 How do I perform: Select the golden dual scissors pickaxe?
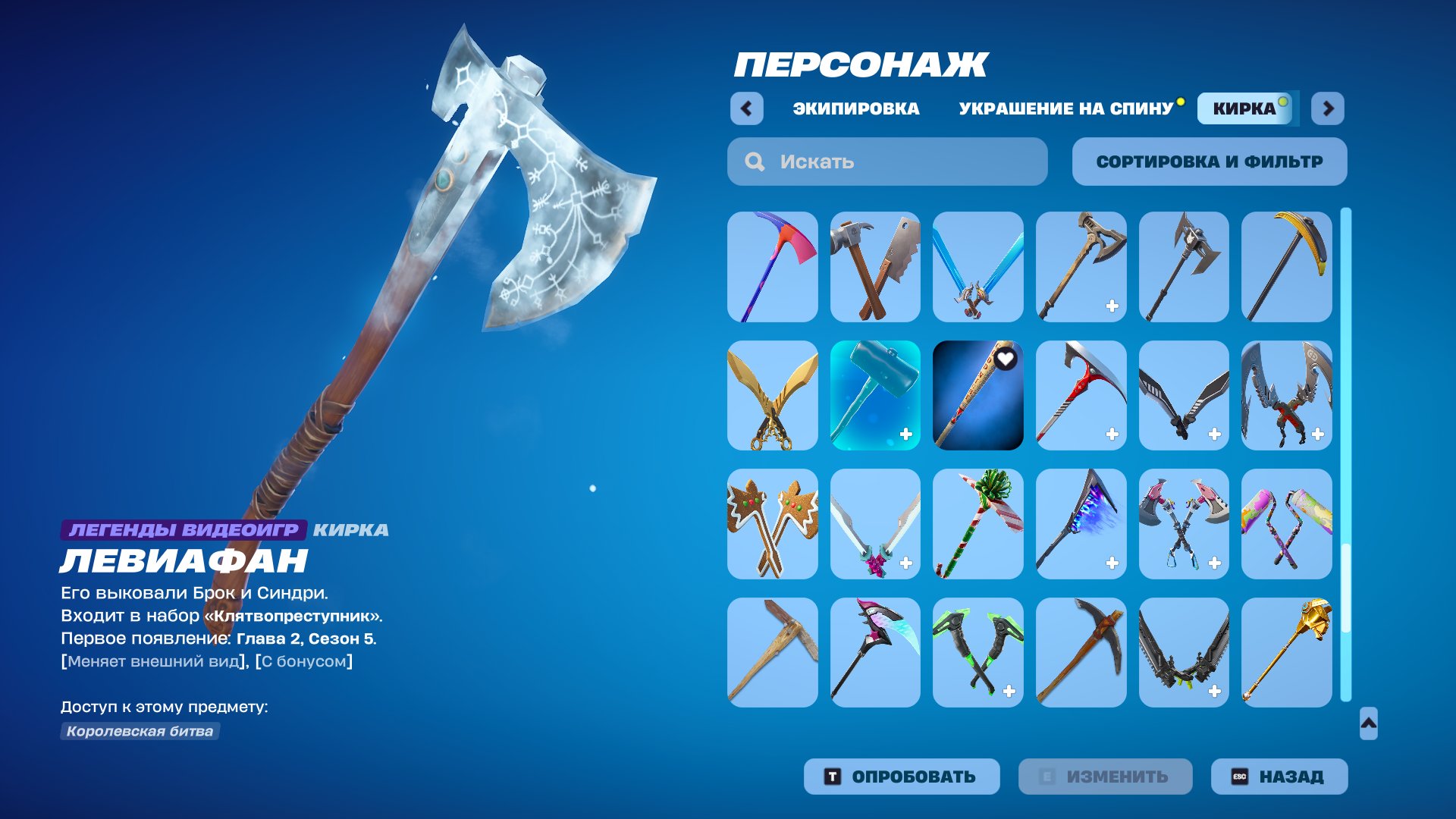click(772, 396)
